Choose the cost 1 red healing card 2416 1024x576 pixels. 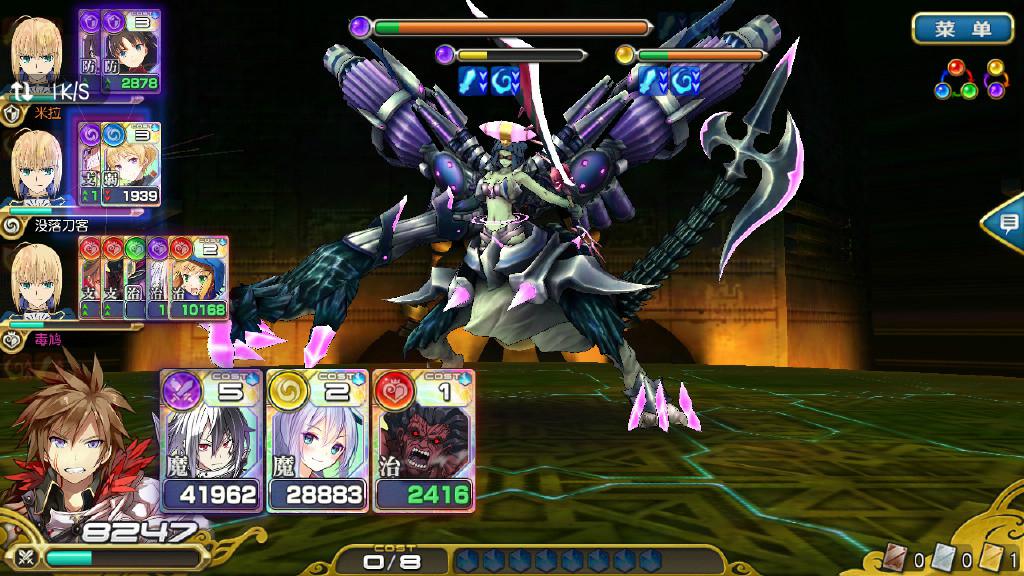pos(422,440)
